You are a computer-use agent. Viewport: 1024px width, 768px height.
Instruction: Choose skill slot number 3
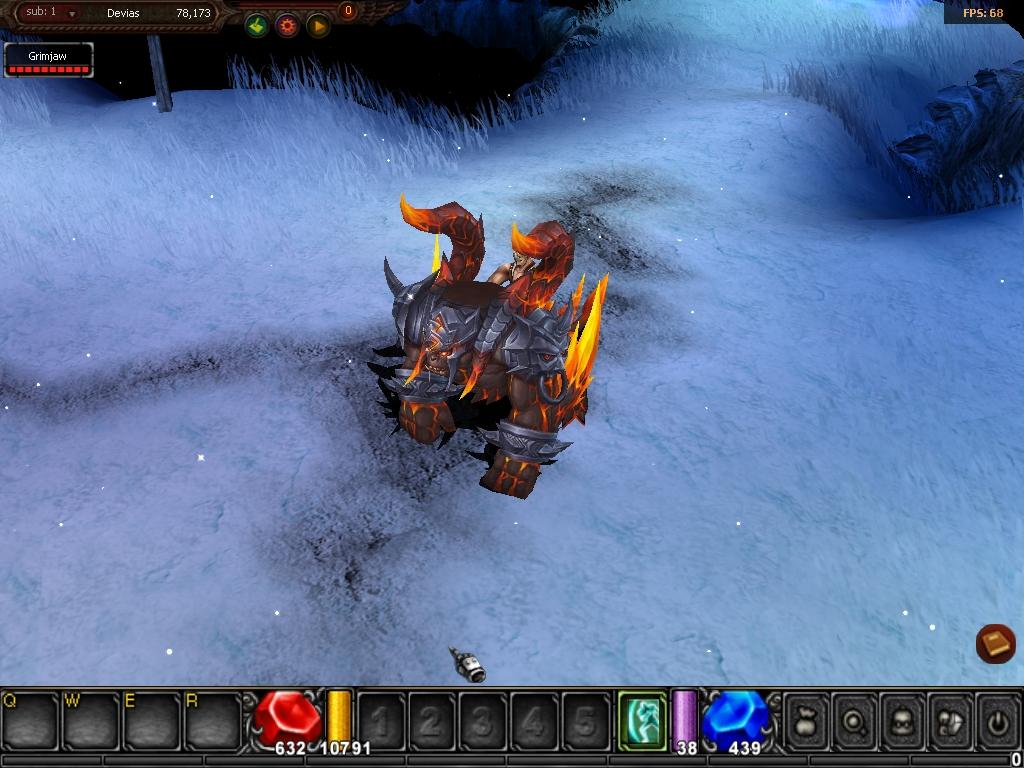482,719
